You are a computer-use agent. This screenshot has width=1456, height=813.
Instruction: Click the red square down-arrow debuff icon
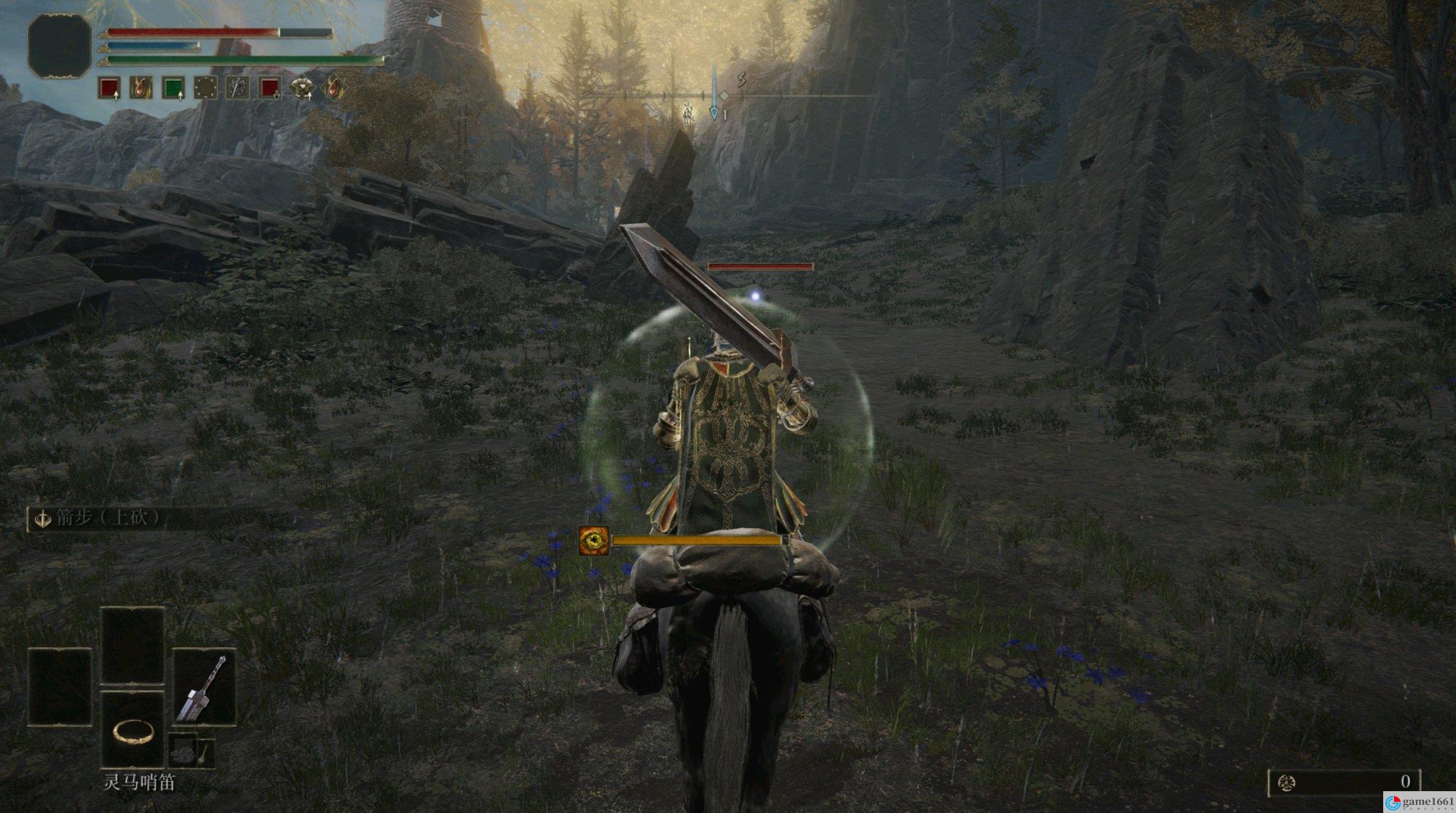pyautogui.click(x=270, y=88)
